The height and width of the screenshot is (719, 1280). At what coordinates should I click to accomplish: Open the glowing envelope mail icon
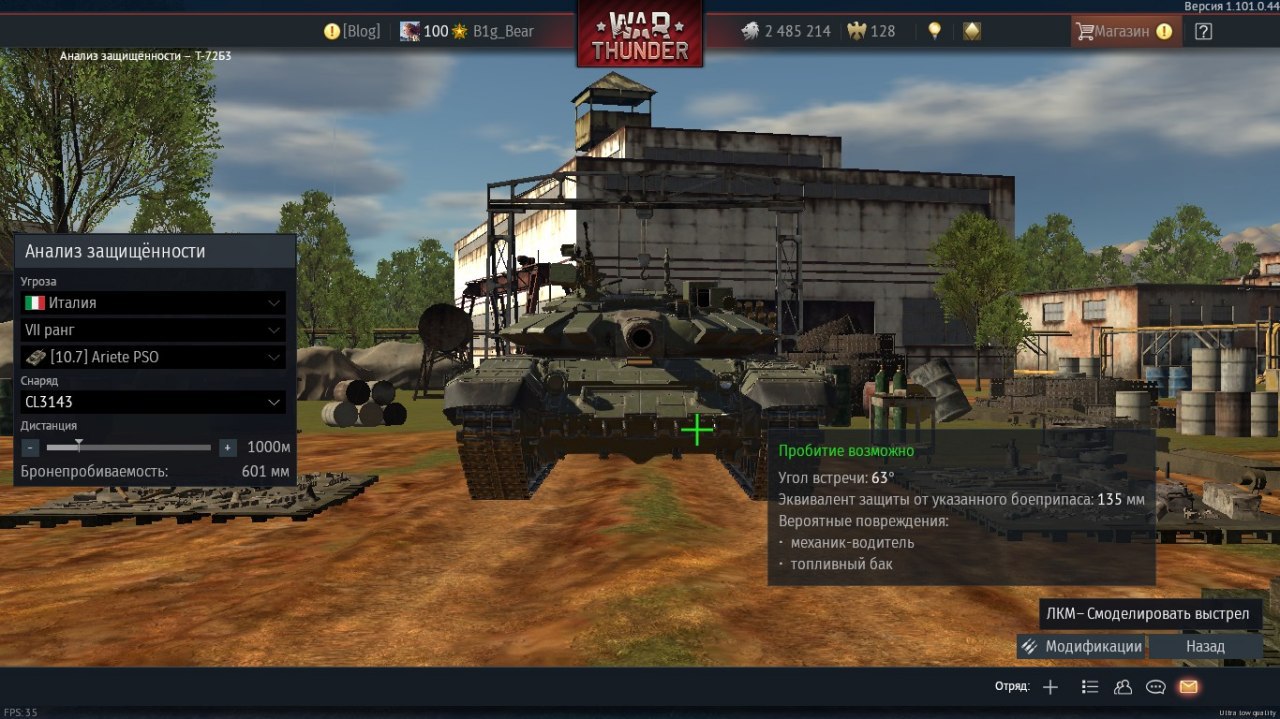click(x=1188, y=687)
